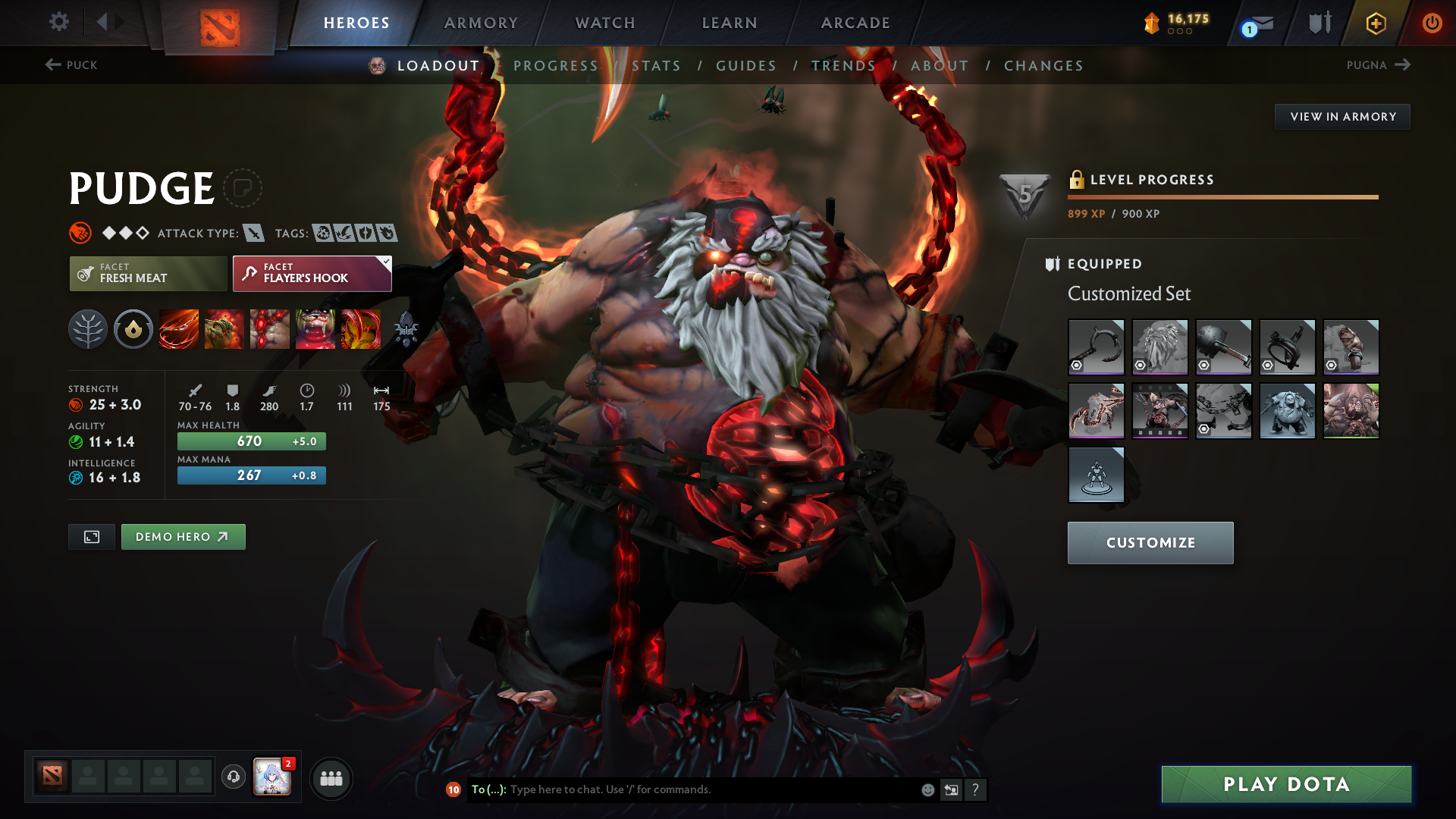Viewport: 1456px width, 819px height.
Task: Go back to Puck
Action: coord(72,65)
